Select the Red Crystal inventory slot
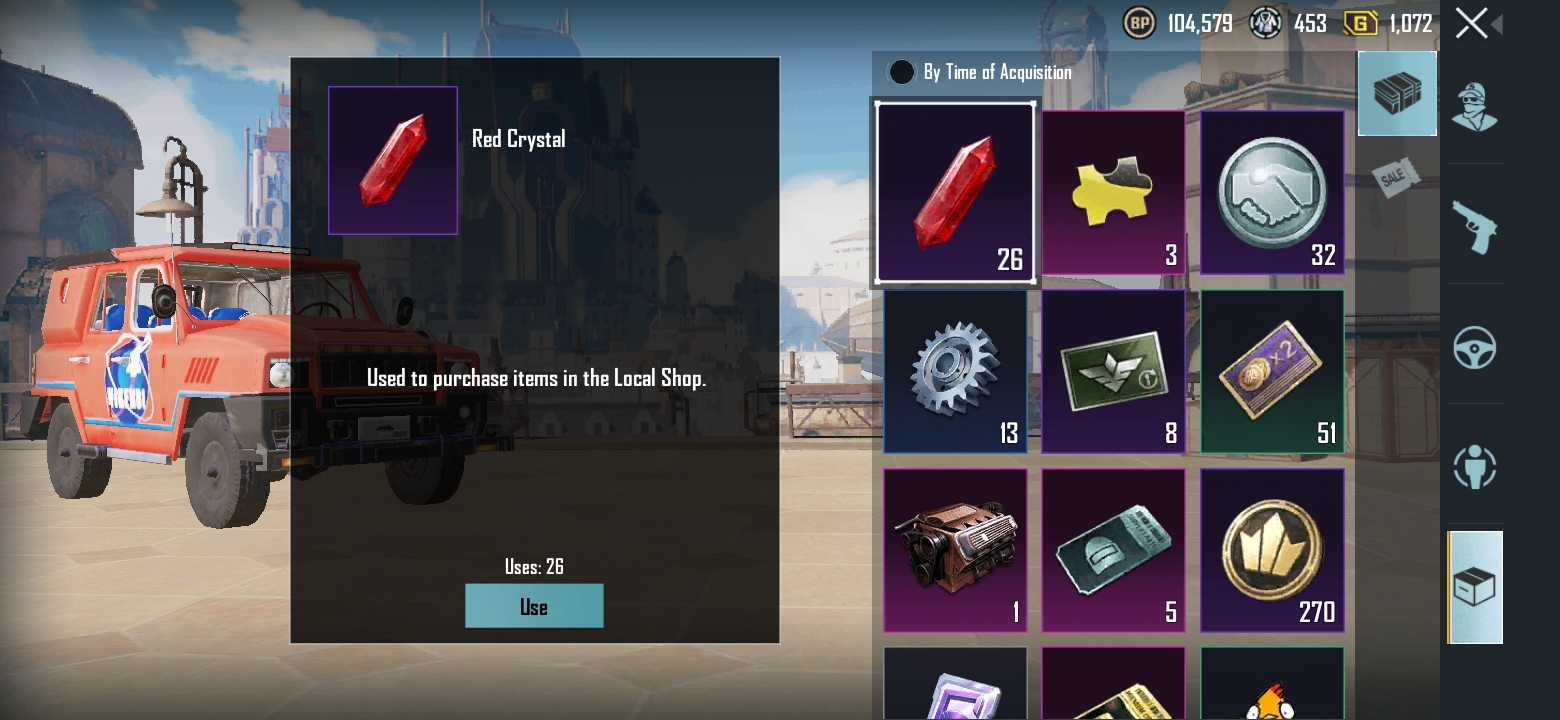 click(x=955, y=191)
